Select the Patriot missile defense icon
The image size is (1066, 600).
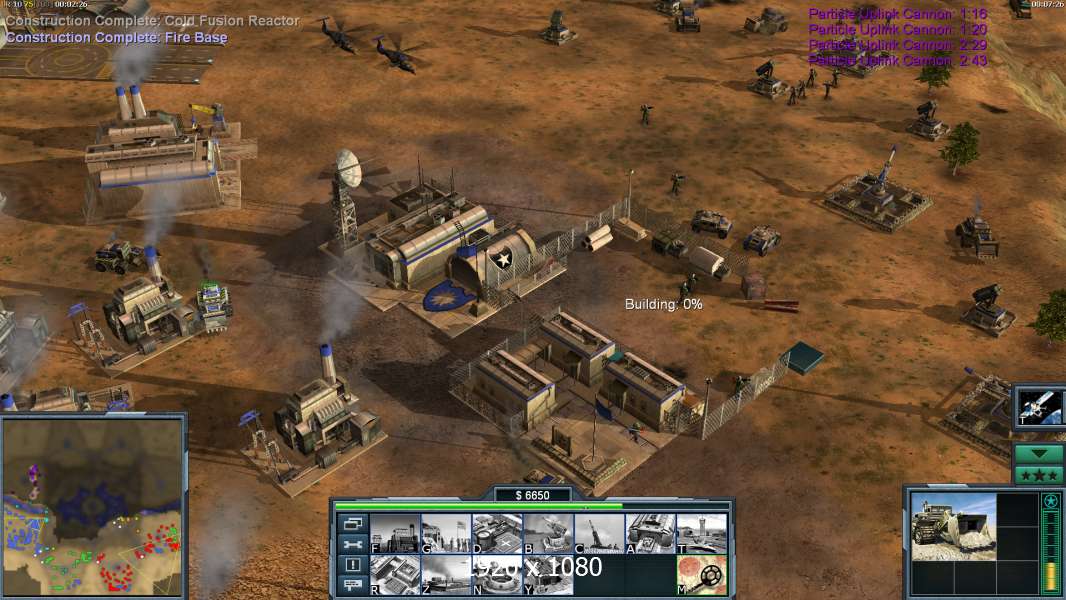(x=548, y=534)
